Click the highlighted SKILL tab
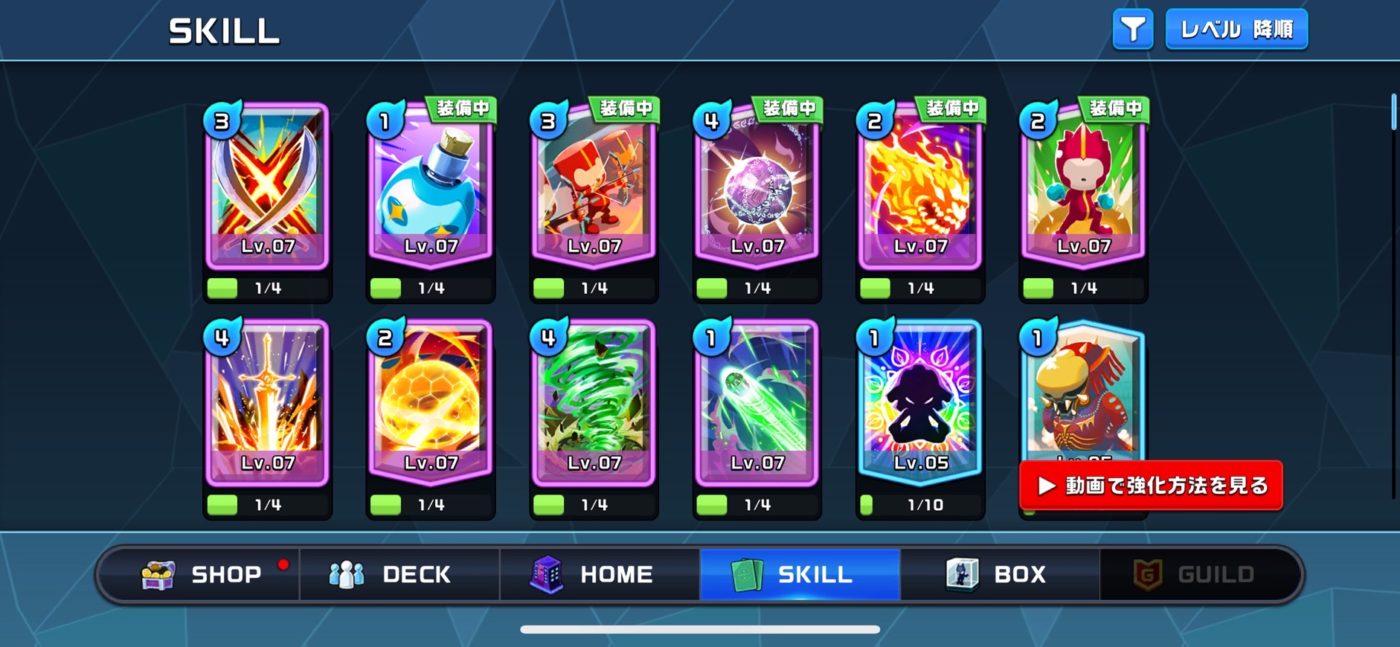Screen dimensions: 1400x647 click(x=800, y=574)
